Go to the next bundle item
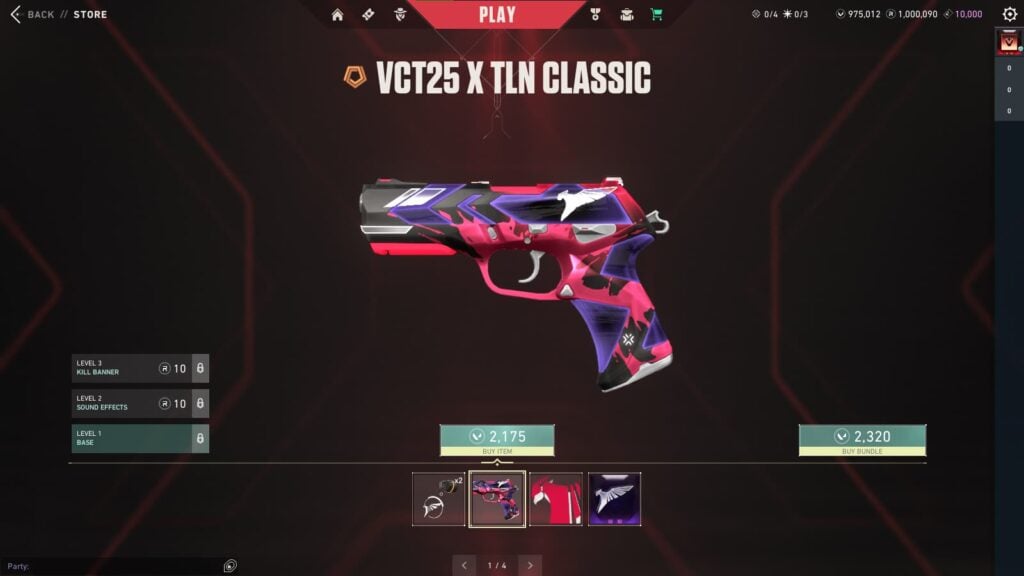1024x576 pixels. [530, 565]
